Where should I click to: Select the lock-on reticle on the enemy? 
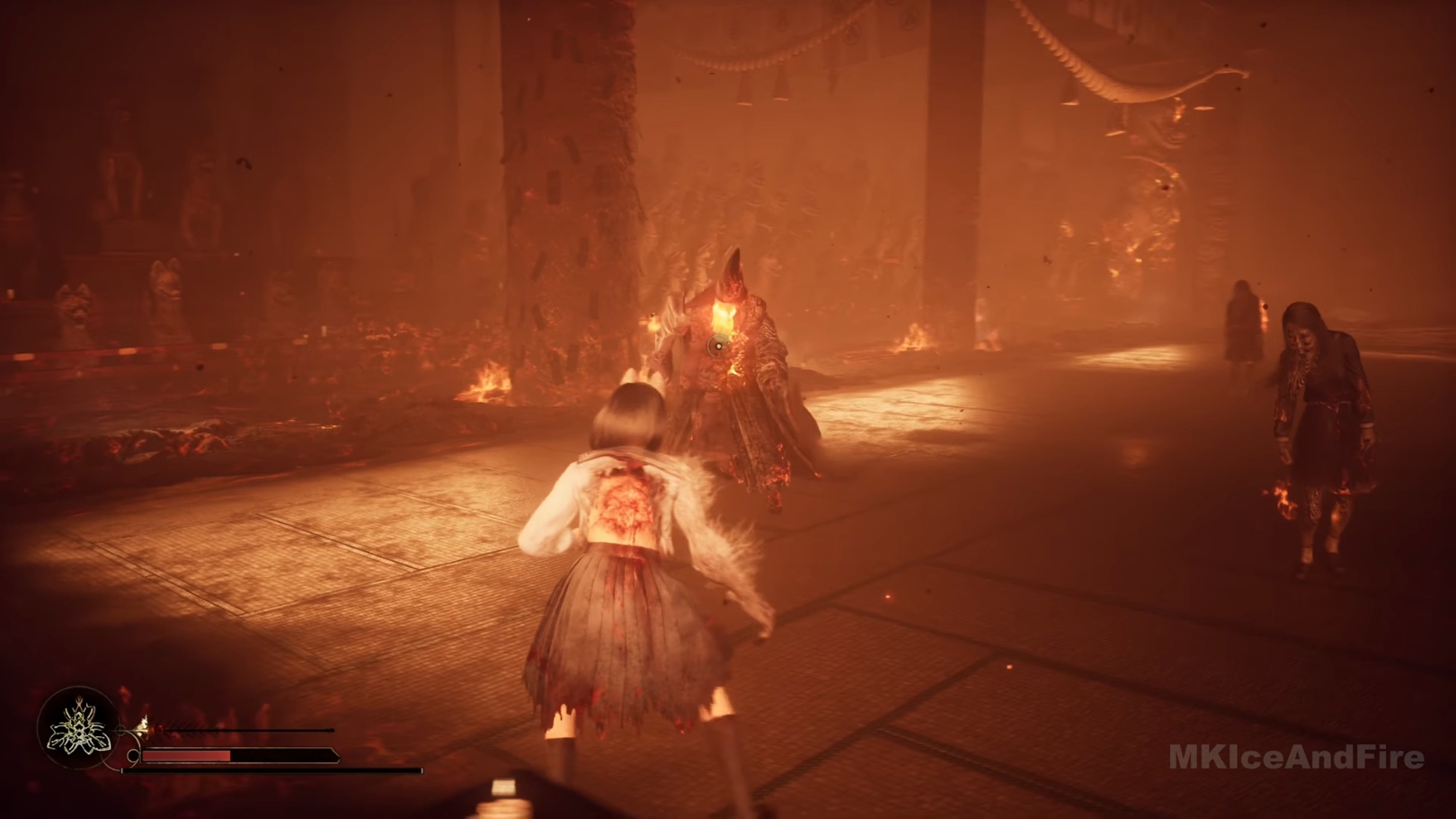tap(718, 345)
